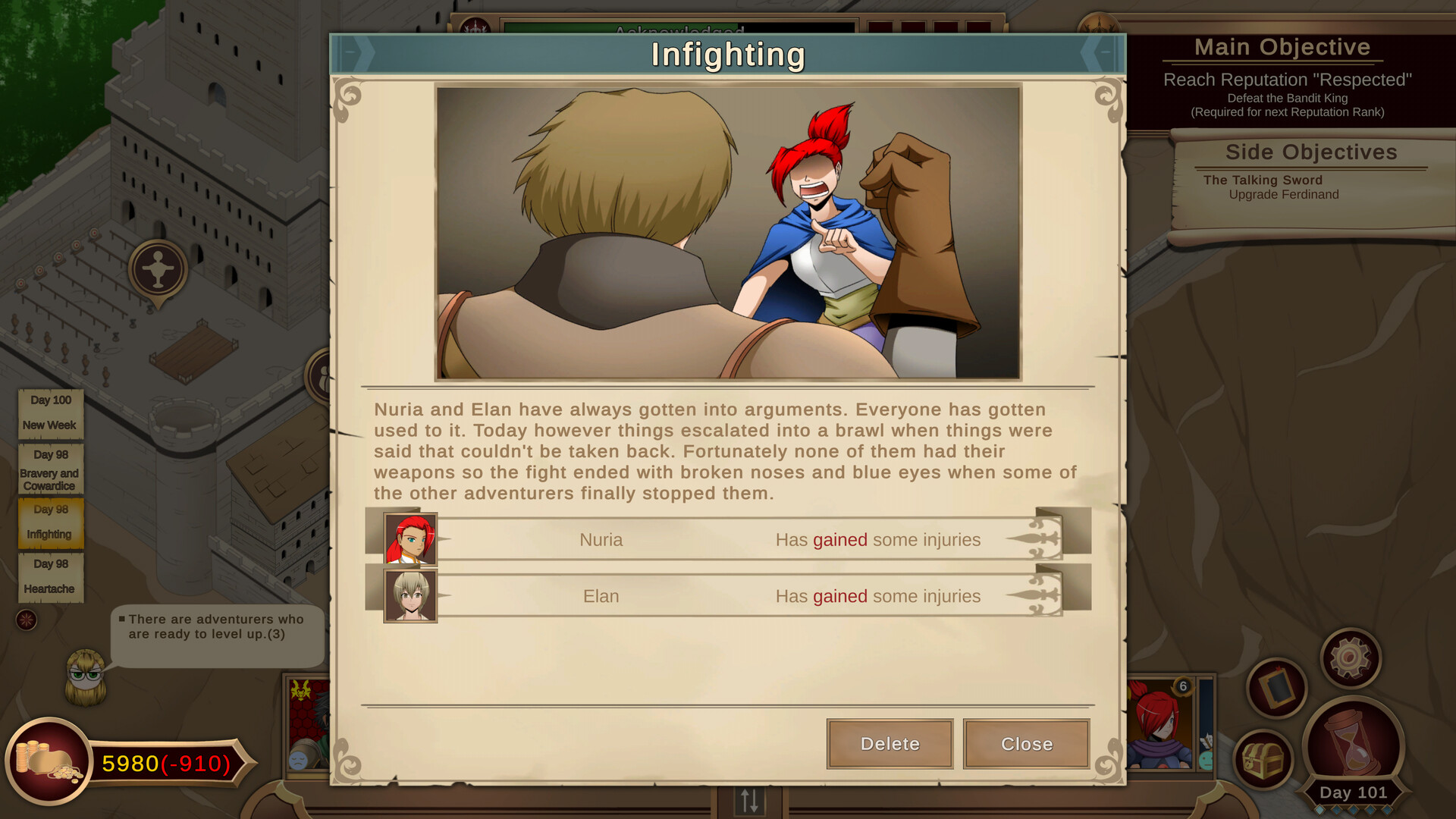Viewport: 1456px width, 819px height.
Task: Click the diamond progress pips under Day 101
Action: (1353, 811)
